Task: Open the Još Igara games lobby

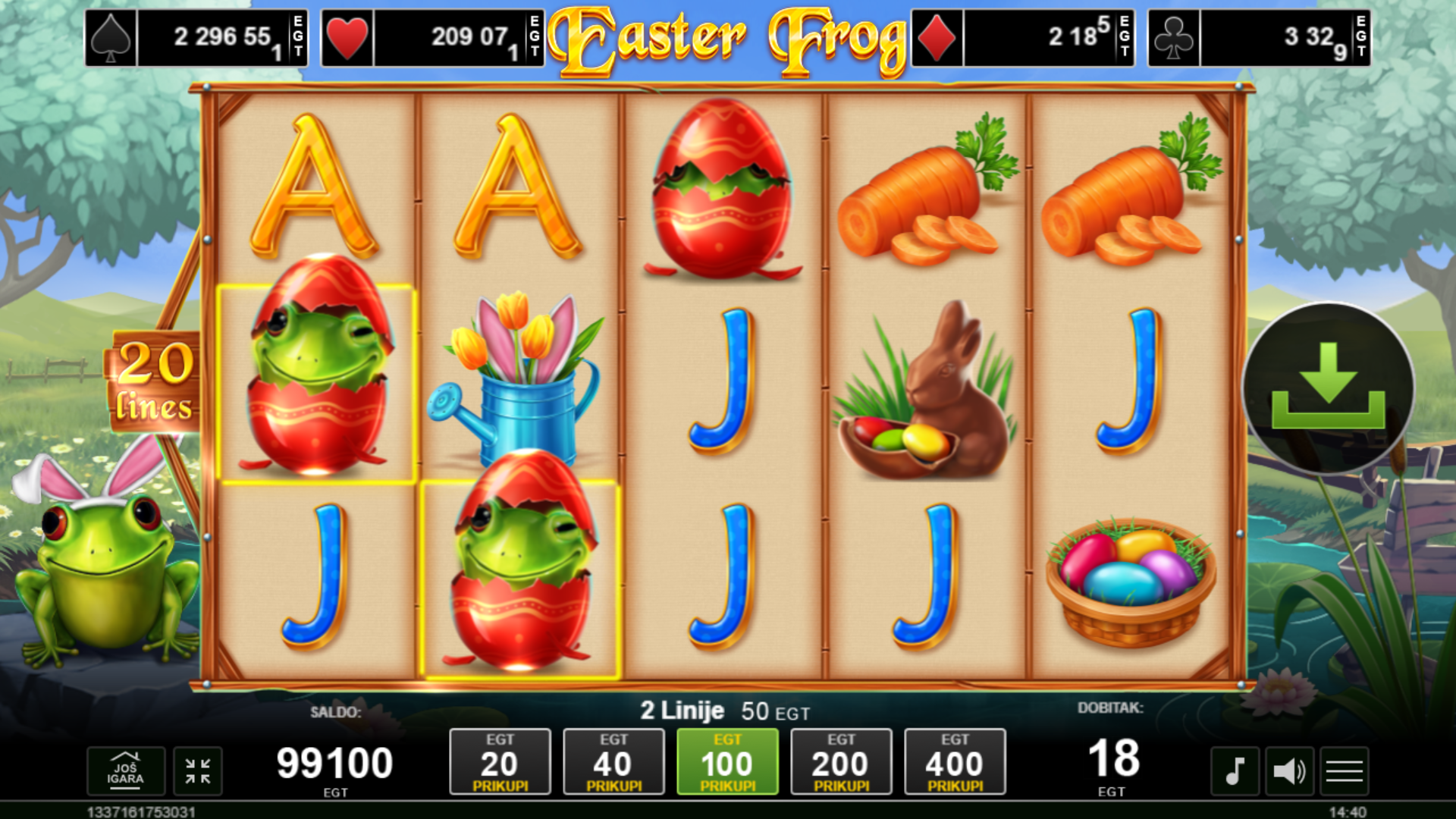Action: tap(126, 771)
